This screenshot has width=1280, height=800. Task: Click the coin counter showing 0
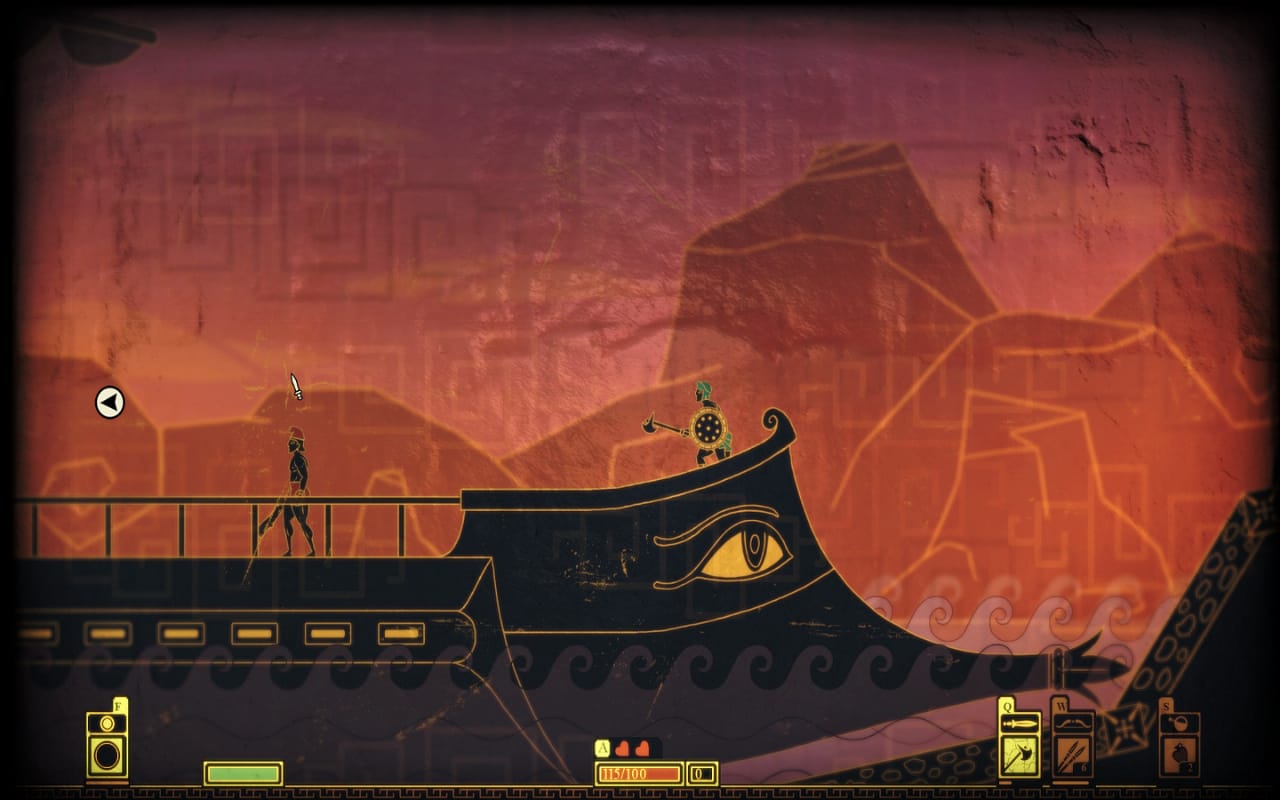tap(702, 773)
